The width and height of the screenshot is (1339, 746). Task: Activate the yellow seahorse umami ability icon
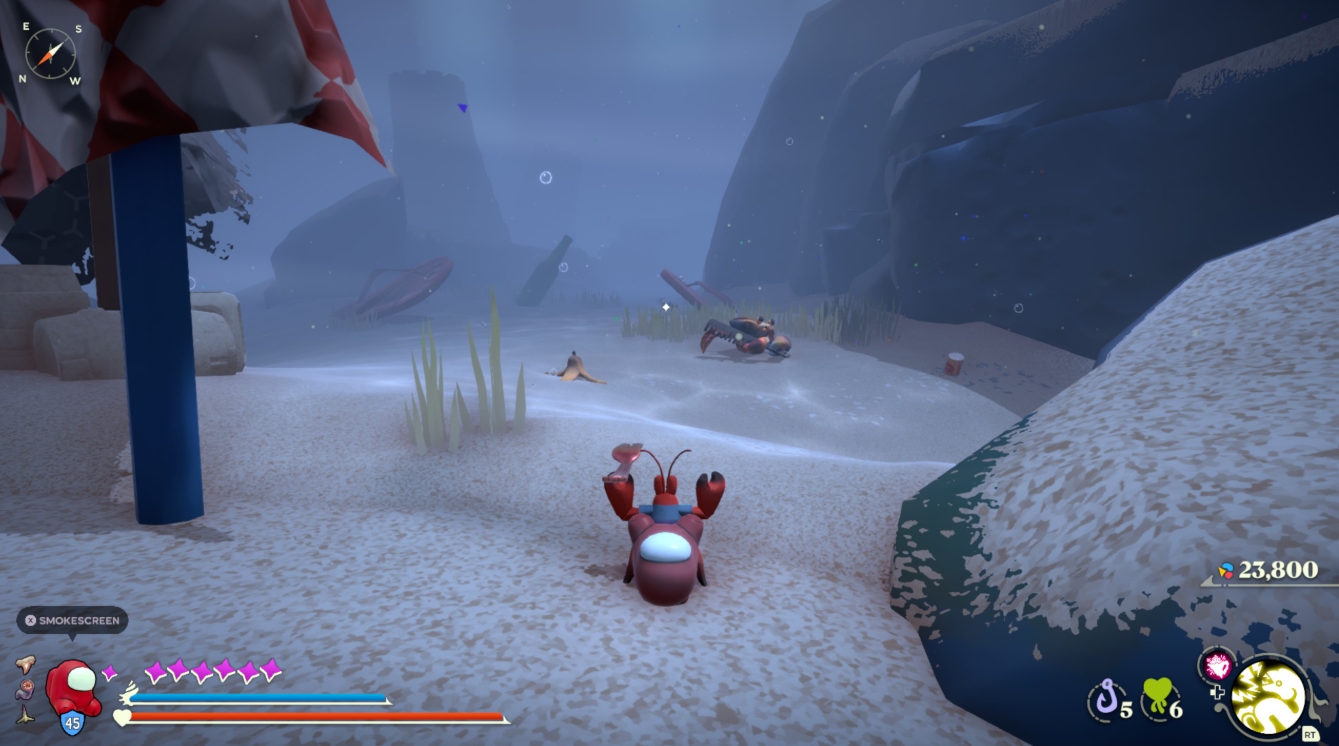[x=1267, y=696]
